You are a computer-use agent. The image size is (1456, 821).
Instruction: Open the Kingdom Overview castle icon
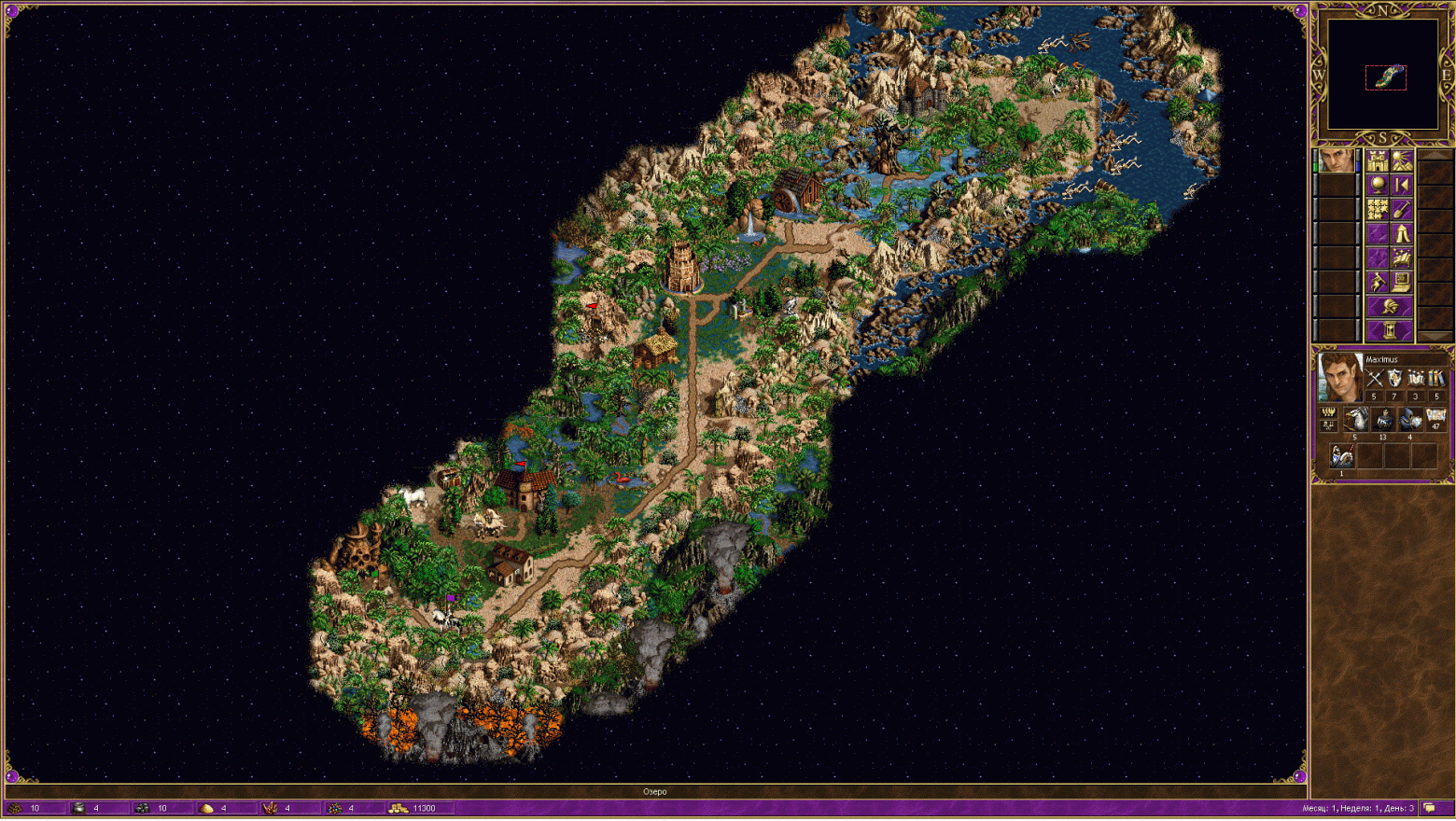1378,160
